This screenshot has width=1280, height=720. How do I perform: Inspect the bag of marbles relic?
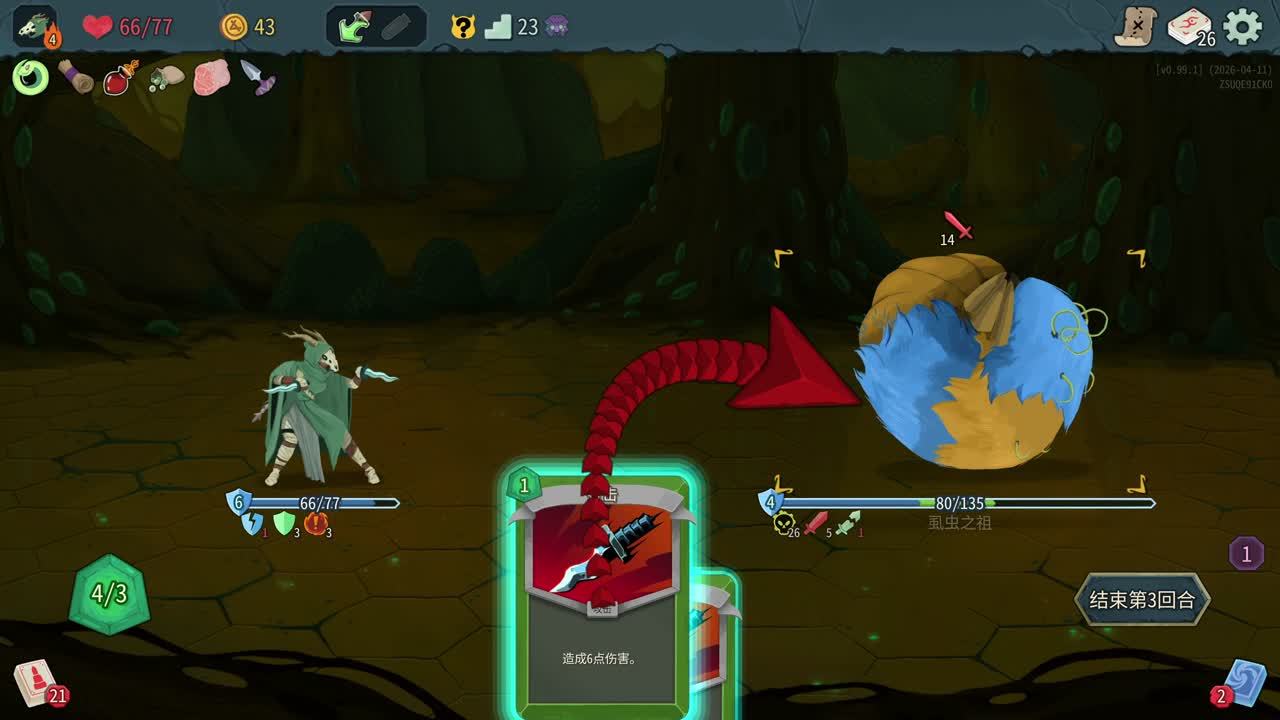[x=166, y=77]
